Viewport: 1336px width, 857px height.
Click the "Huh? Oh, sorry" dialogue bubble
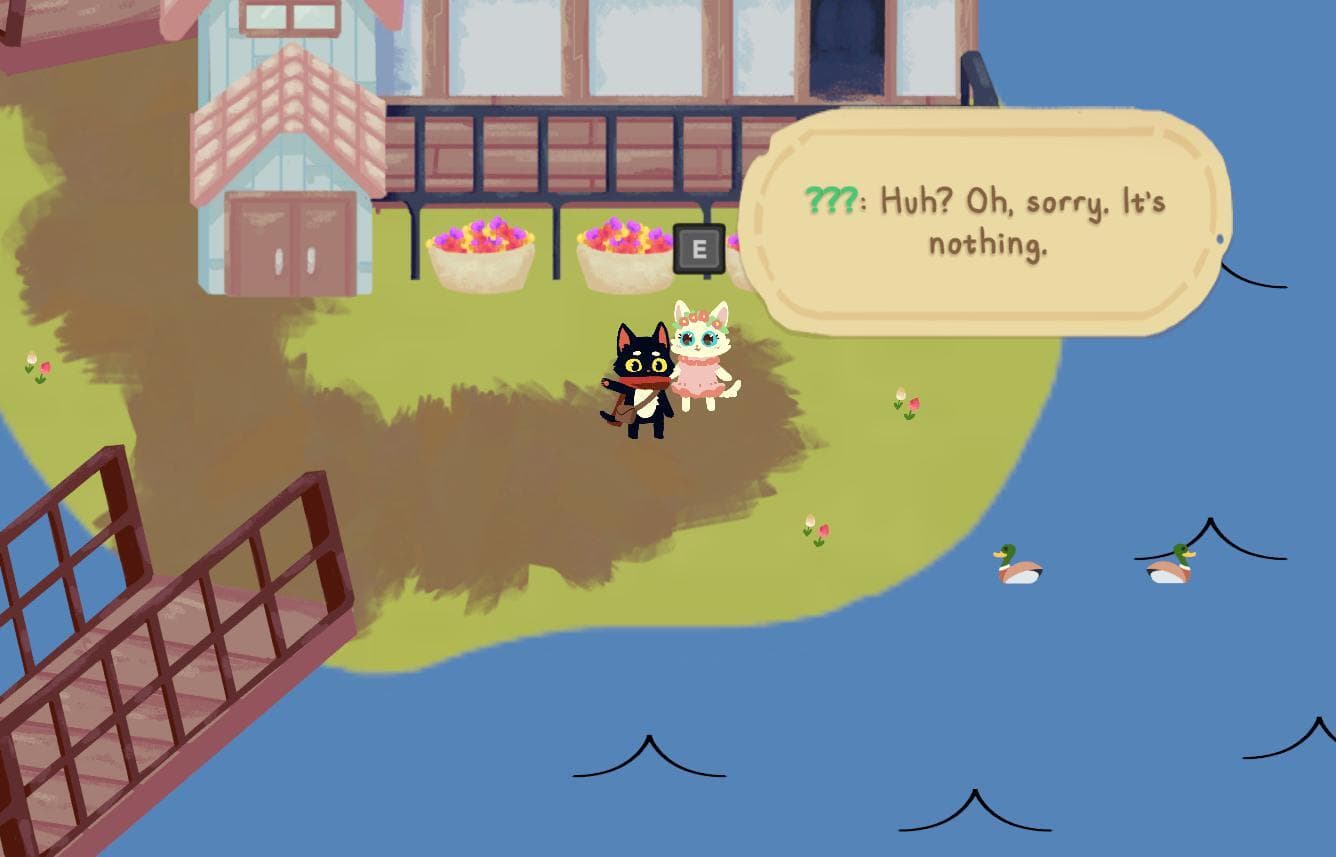click(x=990, y=222)
